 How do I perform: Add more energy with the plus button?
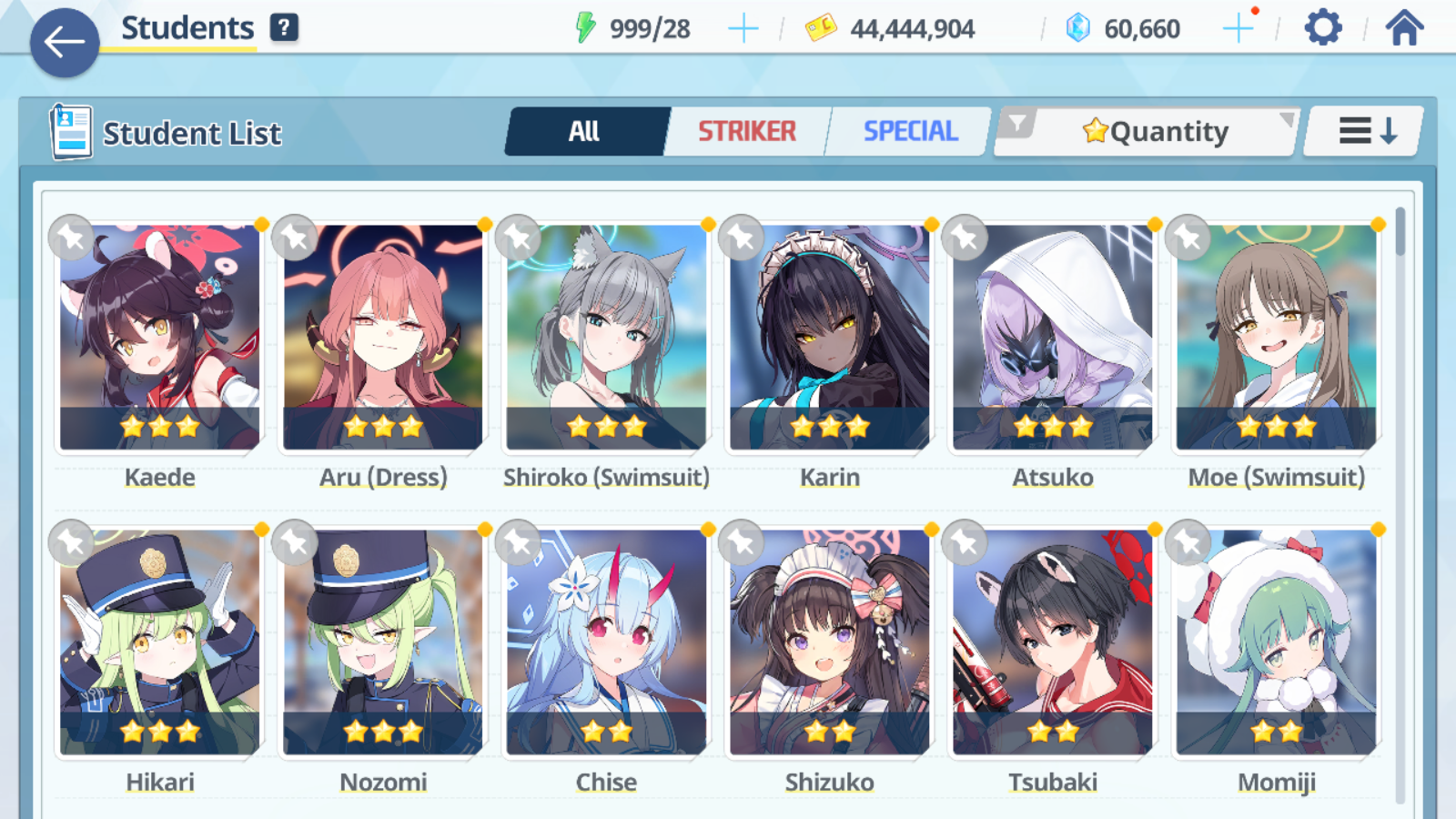[743, 29]
